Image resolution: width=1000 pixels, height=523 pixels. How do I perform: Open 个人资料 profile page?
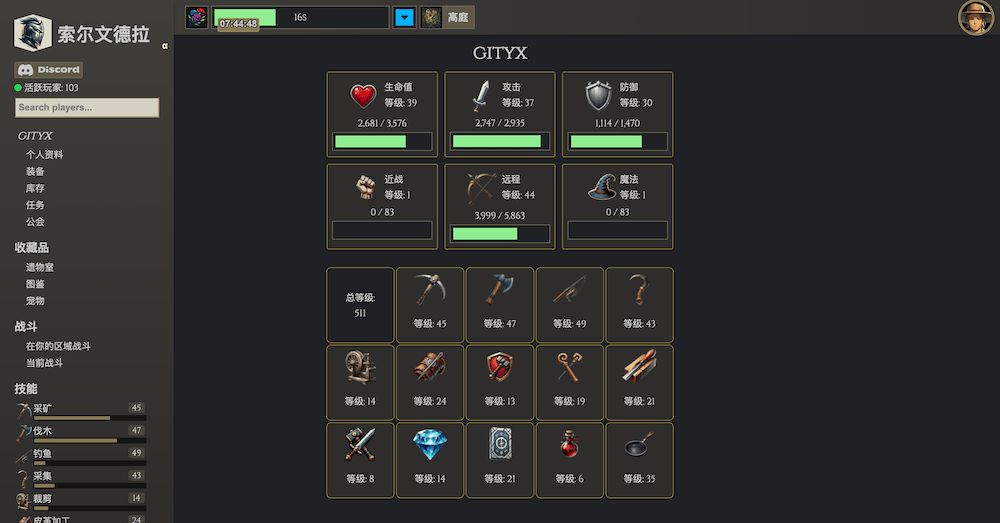tap(44, 155)
